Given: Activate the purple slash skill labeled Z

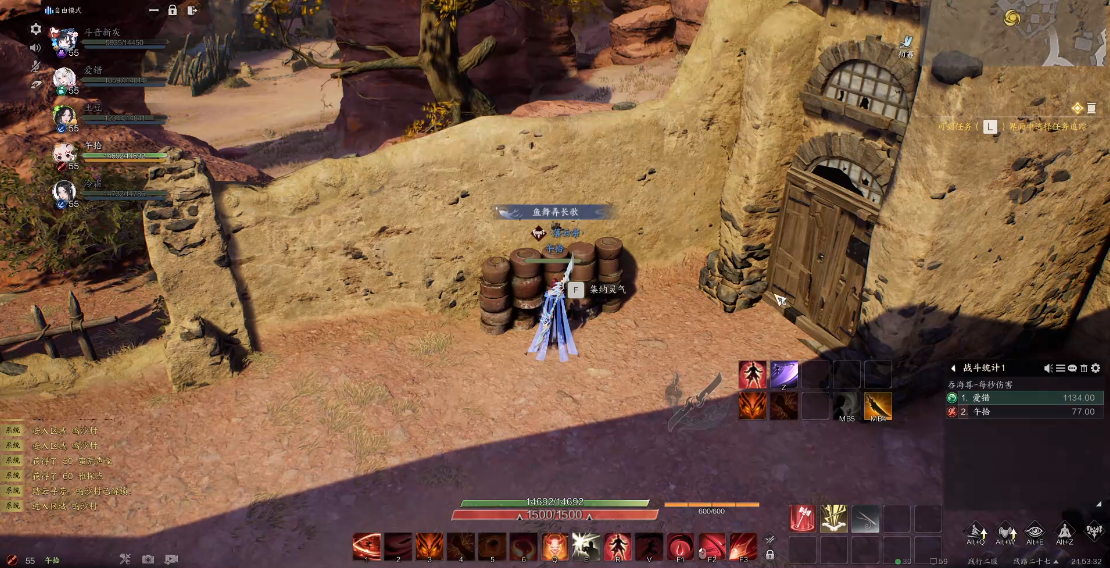Looking at the screenshot, I should click(784, 375).
